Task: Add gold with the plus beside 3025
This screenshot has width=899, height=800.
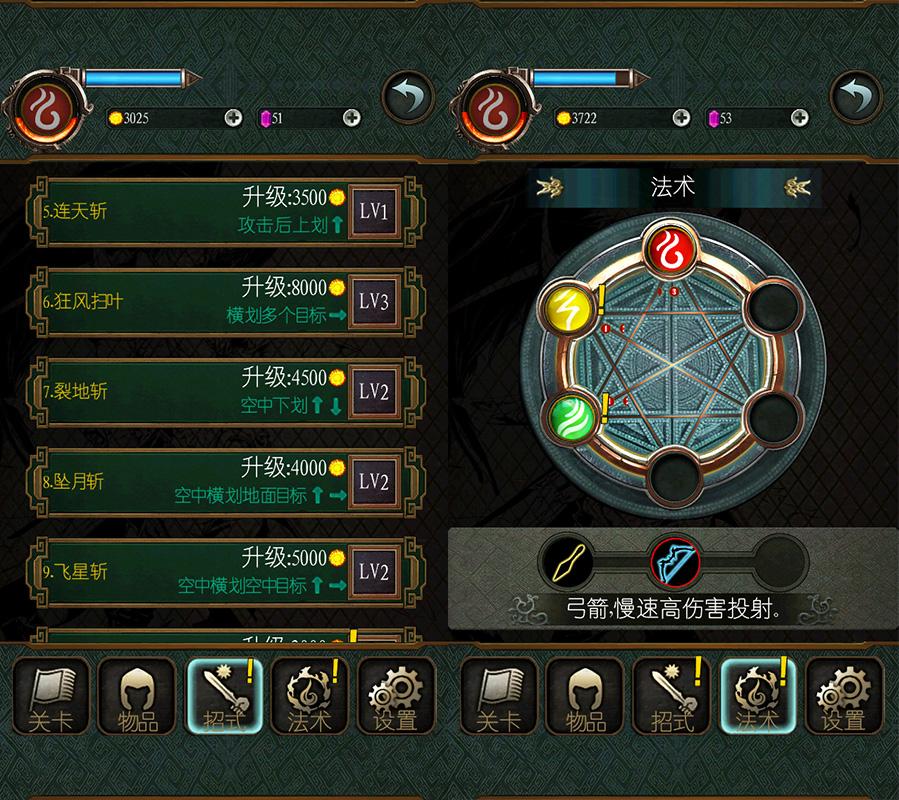Action: pos(233,118)
